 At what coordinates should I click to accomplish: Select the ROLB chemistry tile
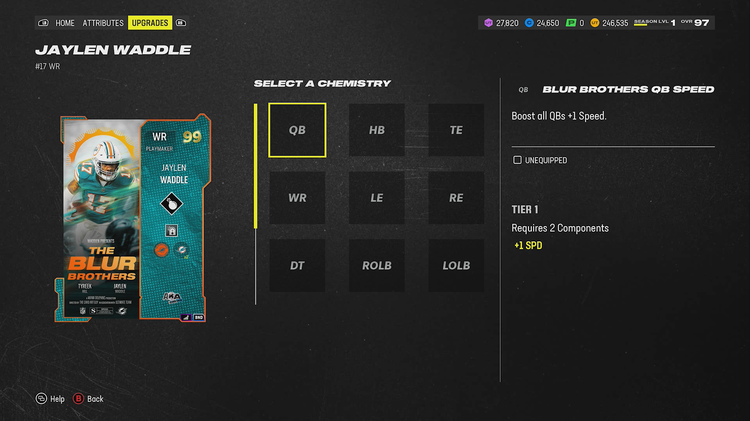tap(377, 265)
